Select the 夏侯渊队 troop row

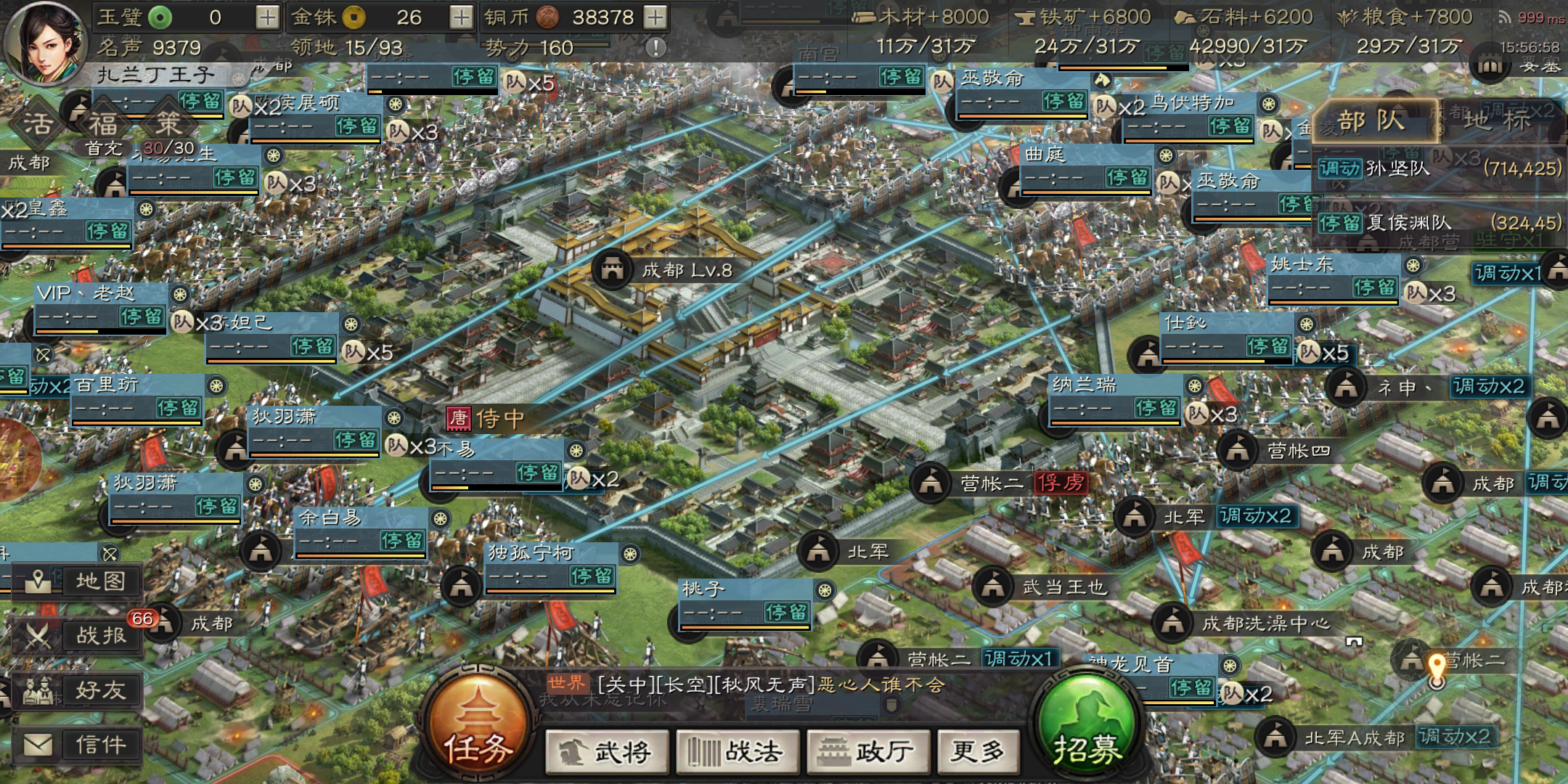click(1437, 222)
